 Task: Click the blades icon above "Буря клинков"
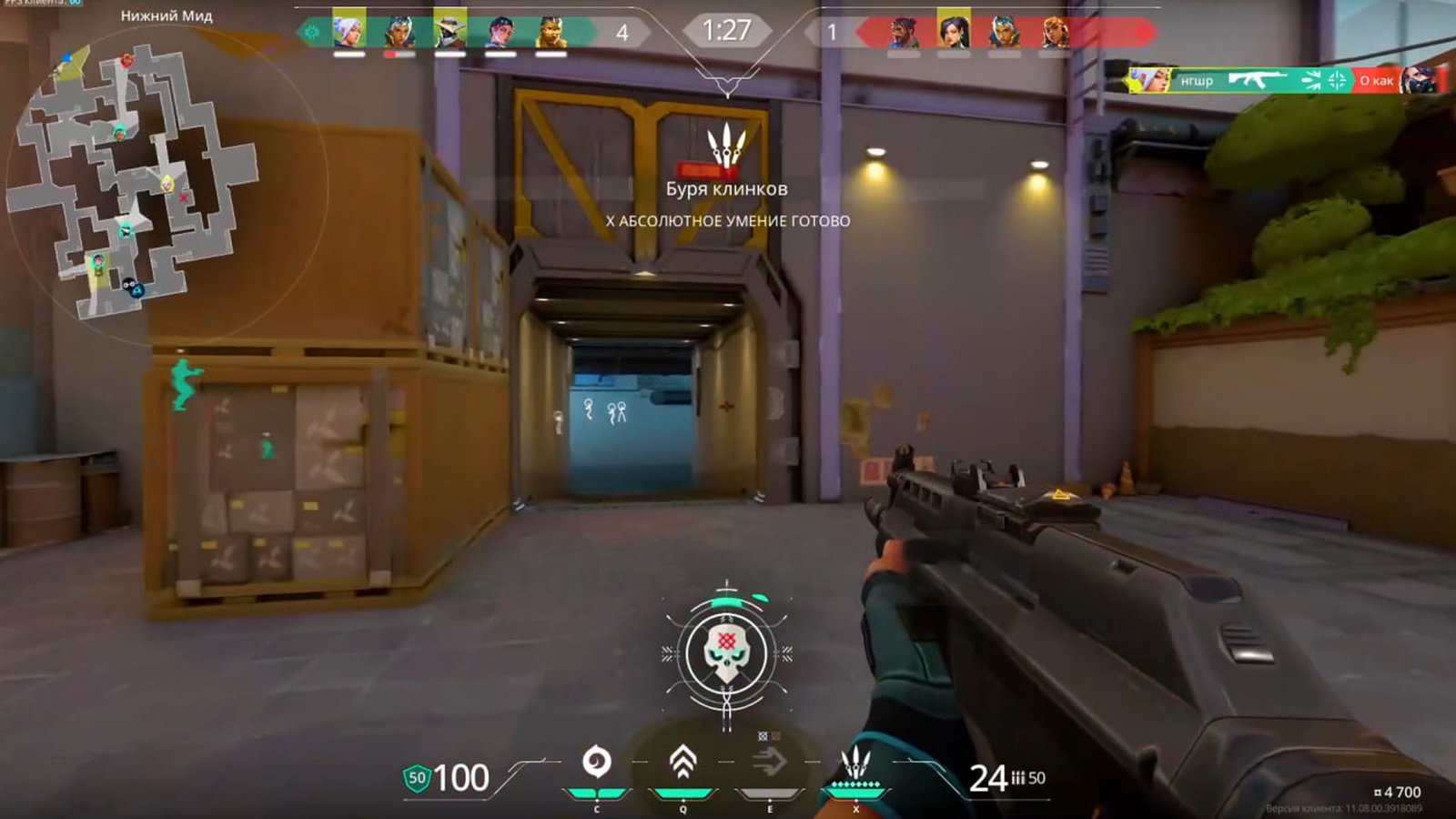[x=725, y=146]
